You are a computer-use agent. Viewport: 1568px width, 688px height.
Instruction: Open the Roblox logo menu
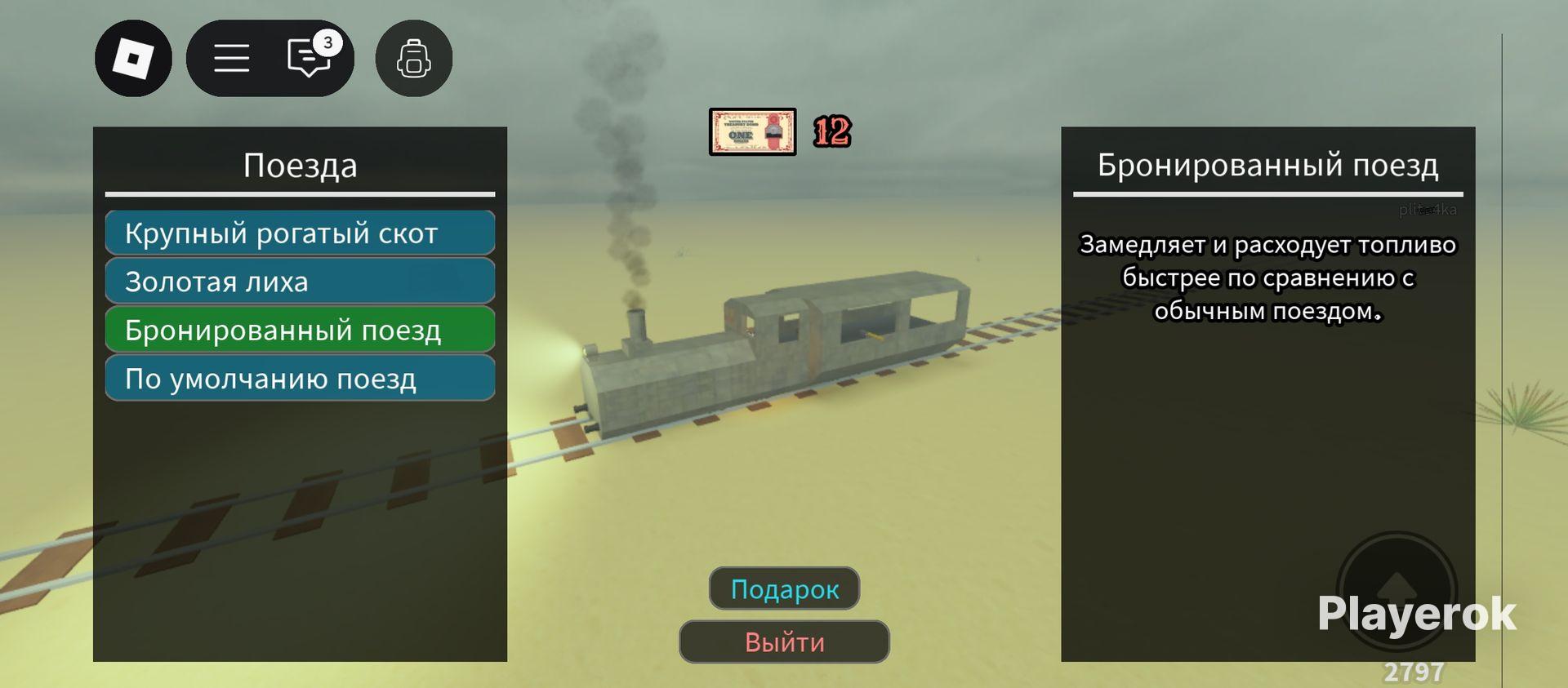[133, 59]
